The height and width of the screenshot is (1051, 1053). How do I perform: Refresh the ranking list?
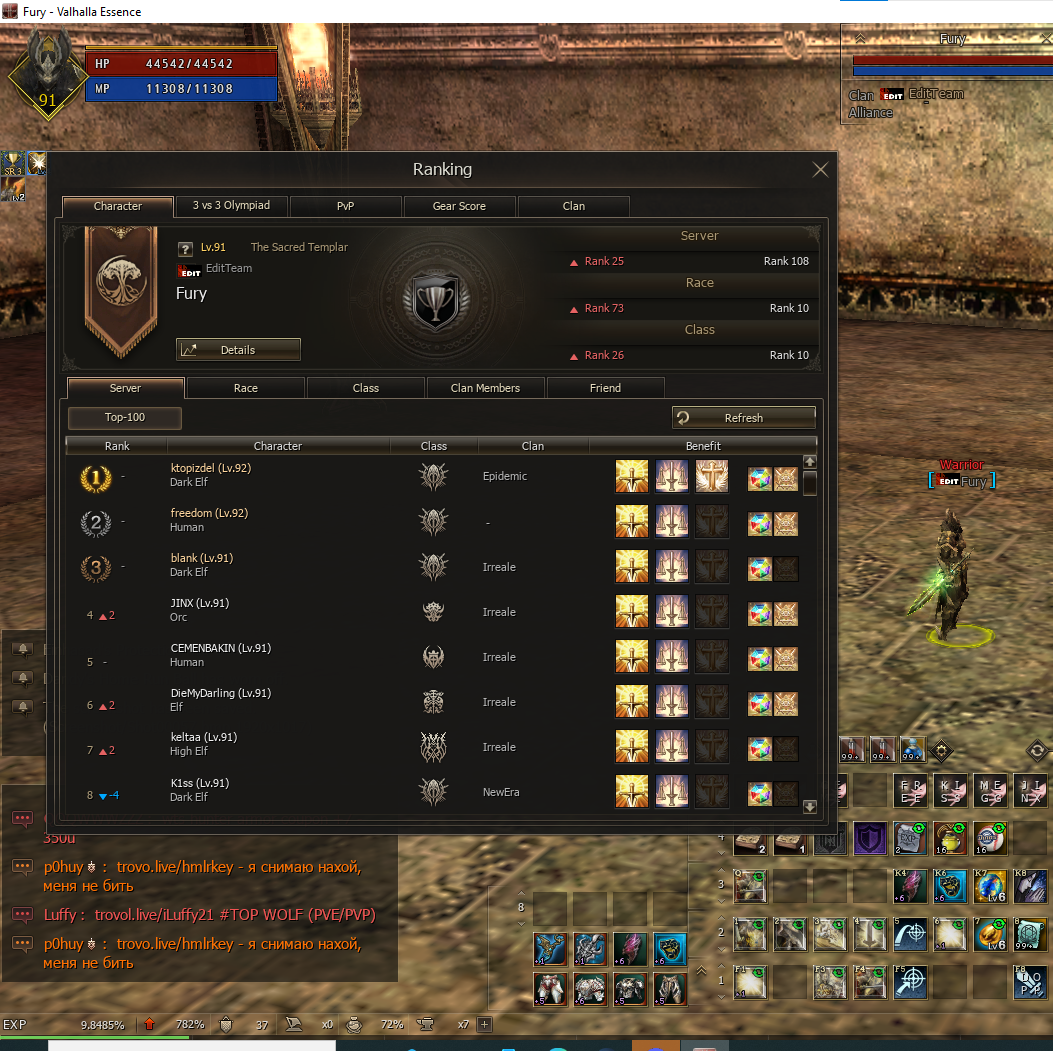[x=743, y=418]
